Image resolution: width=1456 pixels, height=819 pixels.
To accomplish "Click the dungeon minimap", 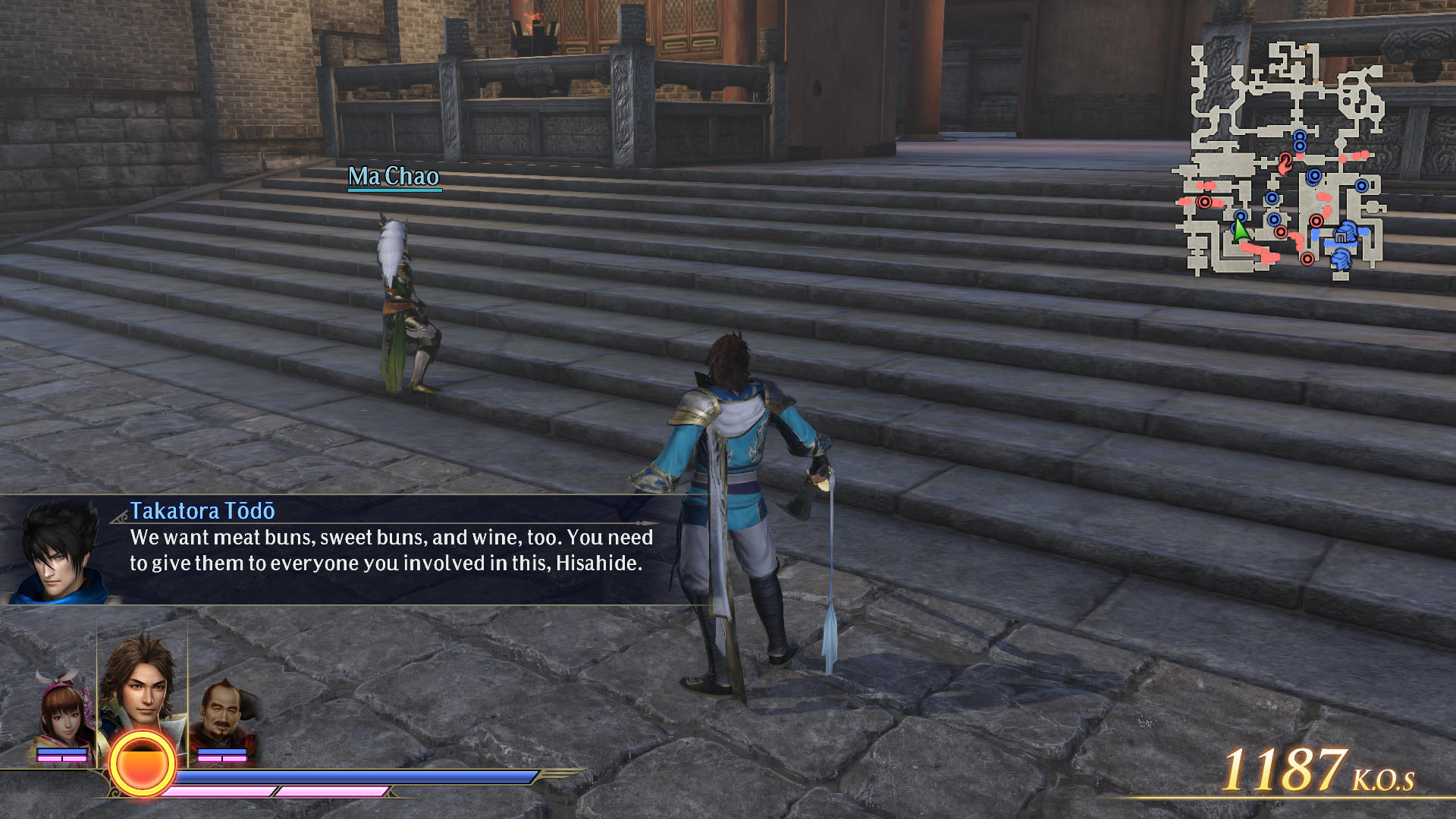I will tap(1282, 159).
